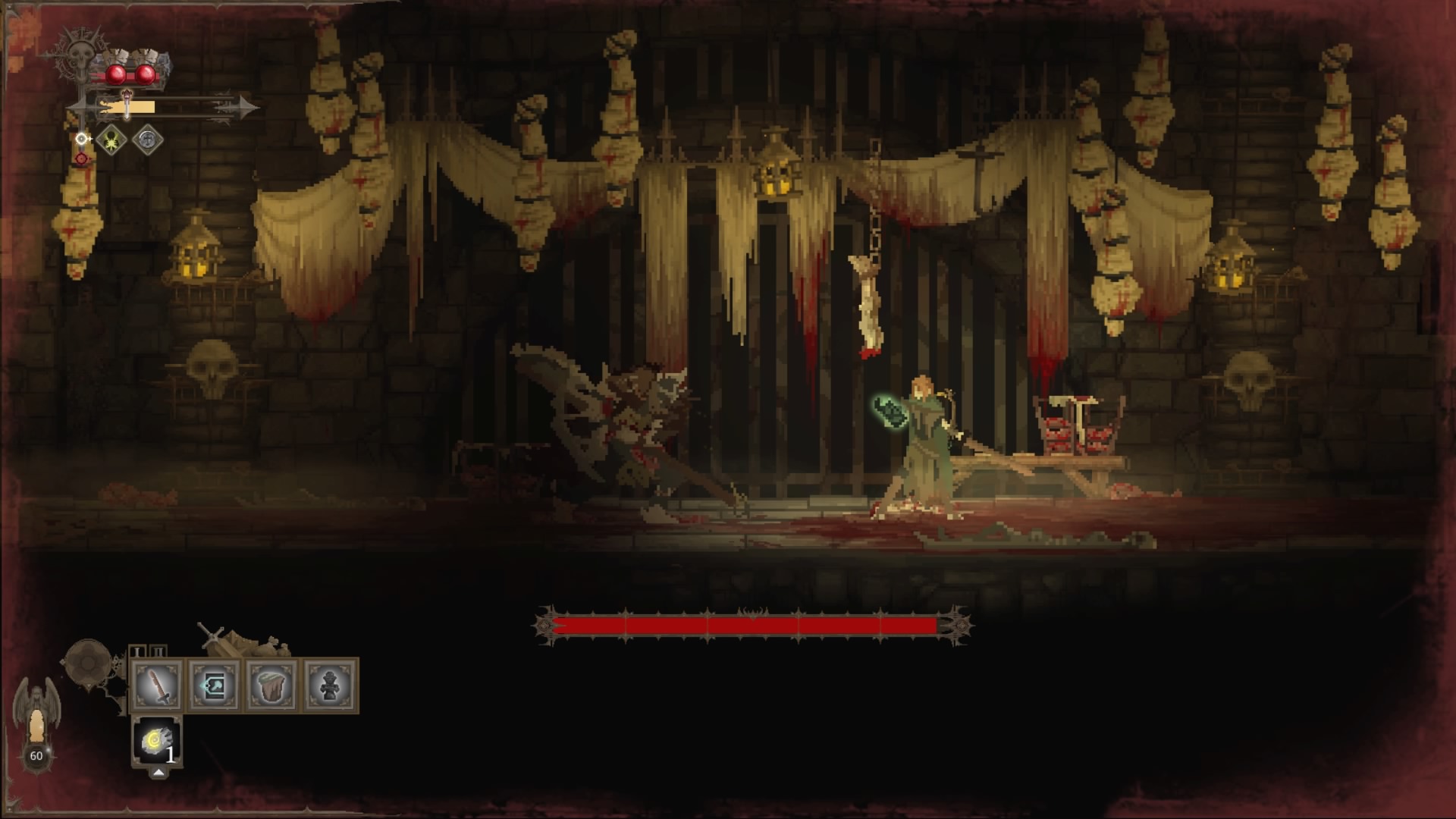Switch to loadout tab I
1456x819 pixels.
pyautogui.click(x=137, y=651)
